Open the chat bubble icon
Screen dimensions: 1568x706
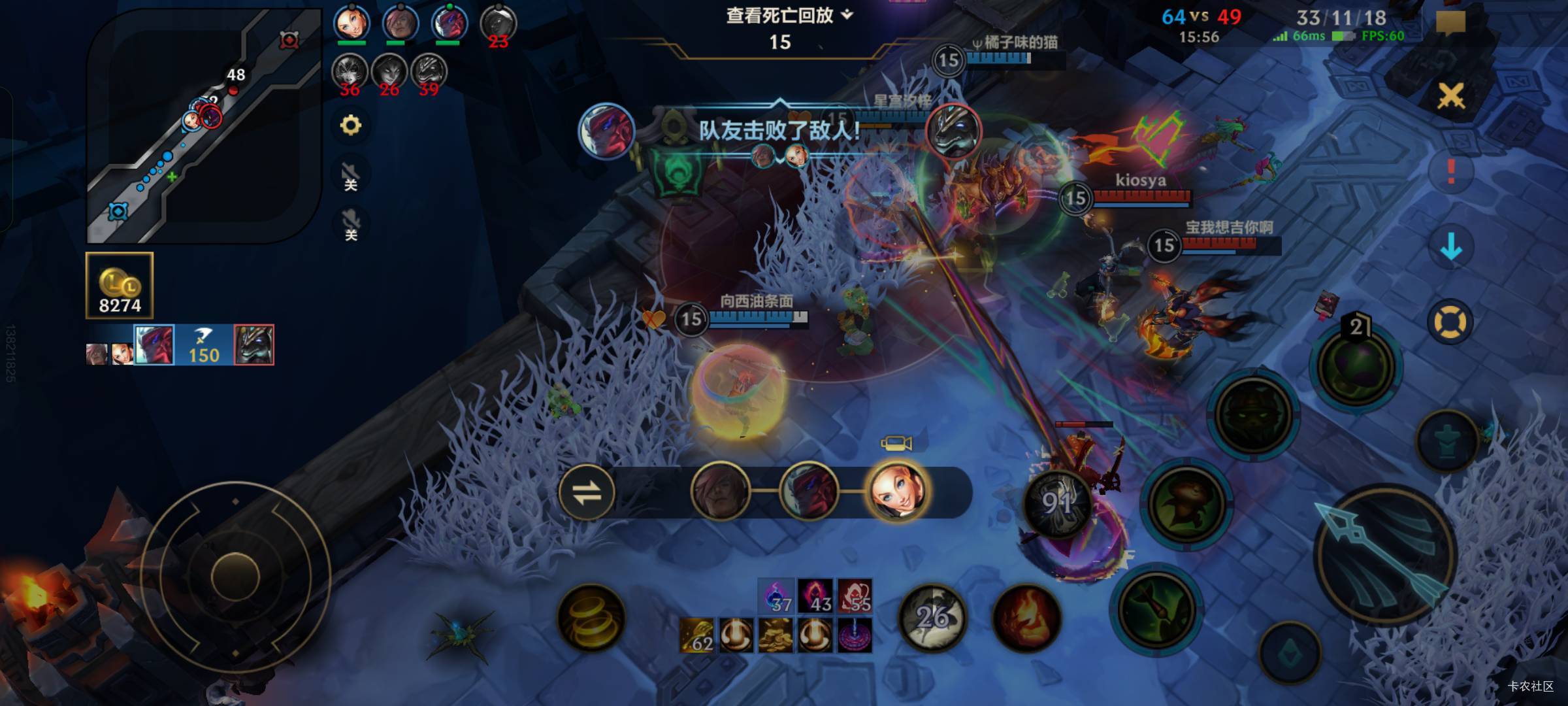click(1450, 24)
